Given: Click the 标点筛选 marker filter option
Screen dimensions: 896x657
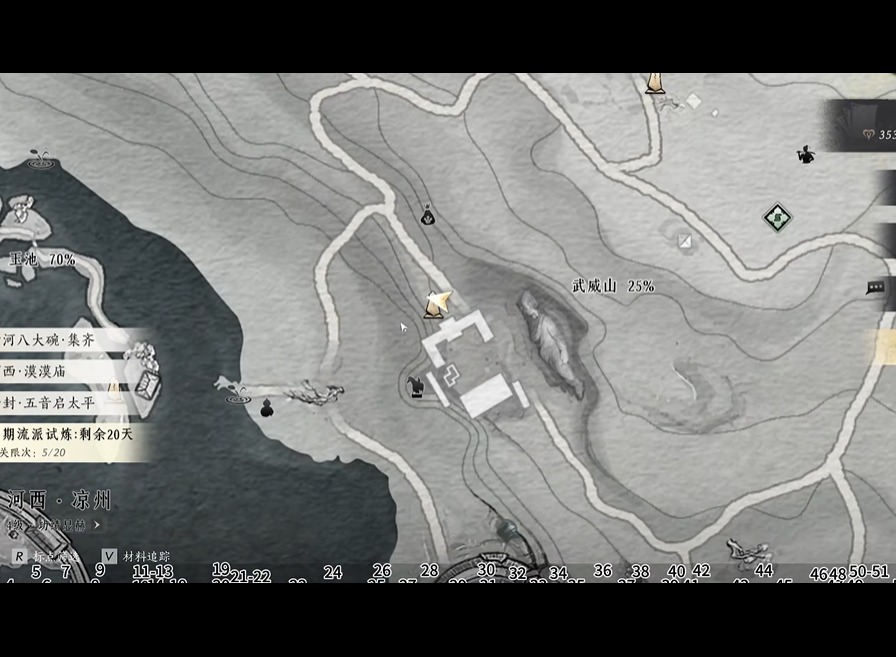Looking at the screenshot, I should click(x=45, y=556).
